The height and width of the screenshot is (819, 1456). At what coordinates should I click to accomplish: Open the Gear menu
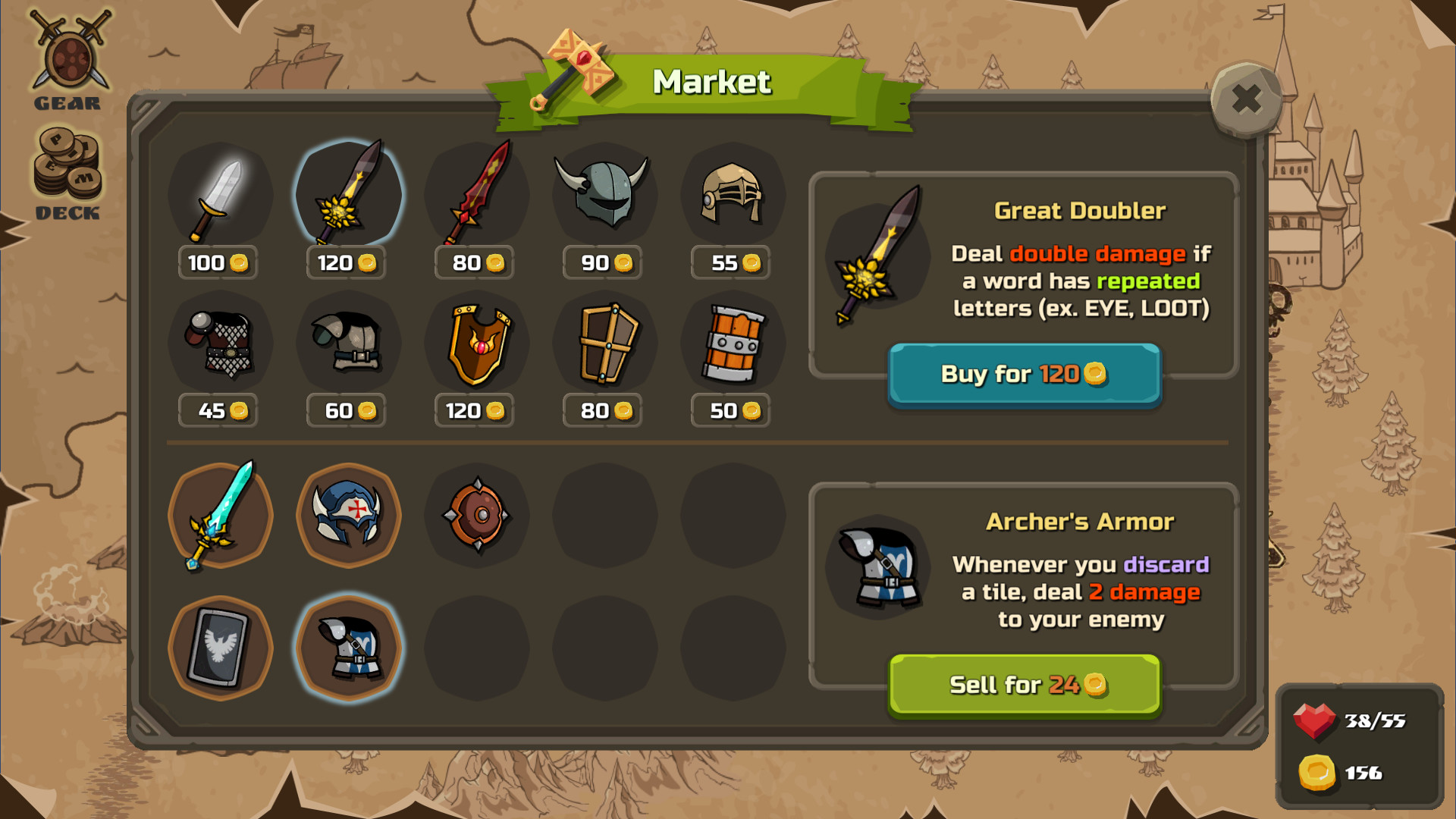pos(68,61)
